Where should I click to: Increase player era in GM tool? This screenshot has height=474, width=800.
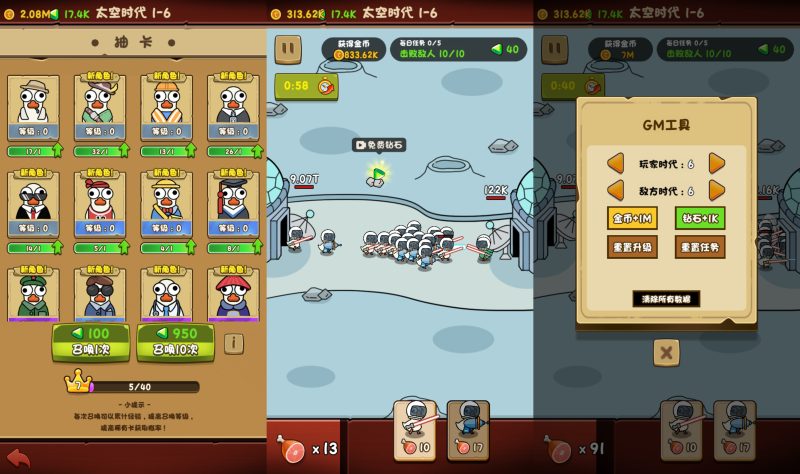pyautogui.click(x=716, y=163)
